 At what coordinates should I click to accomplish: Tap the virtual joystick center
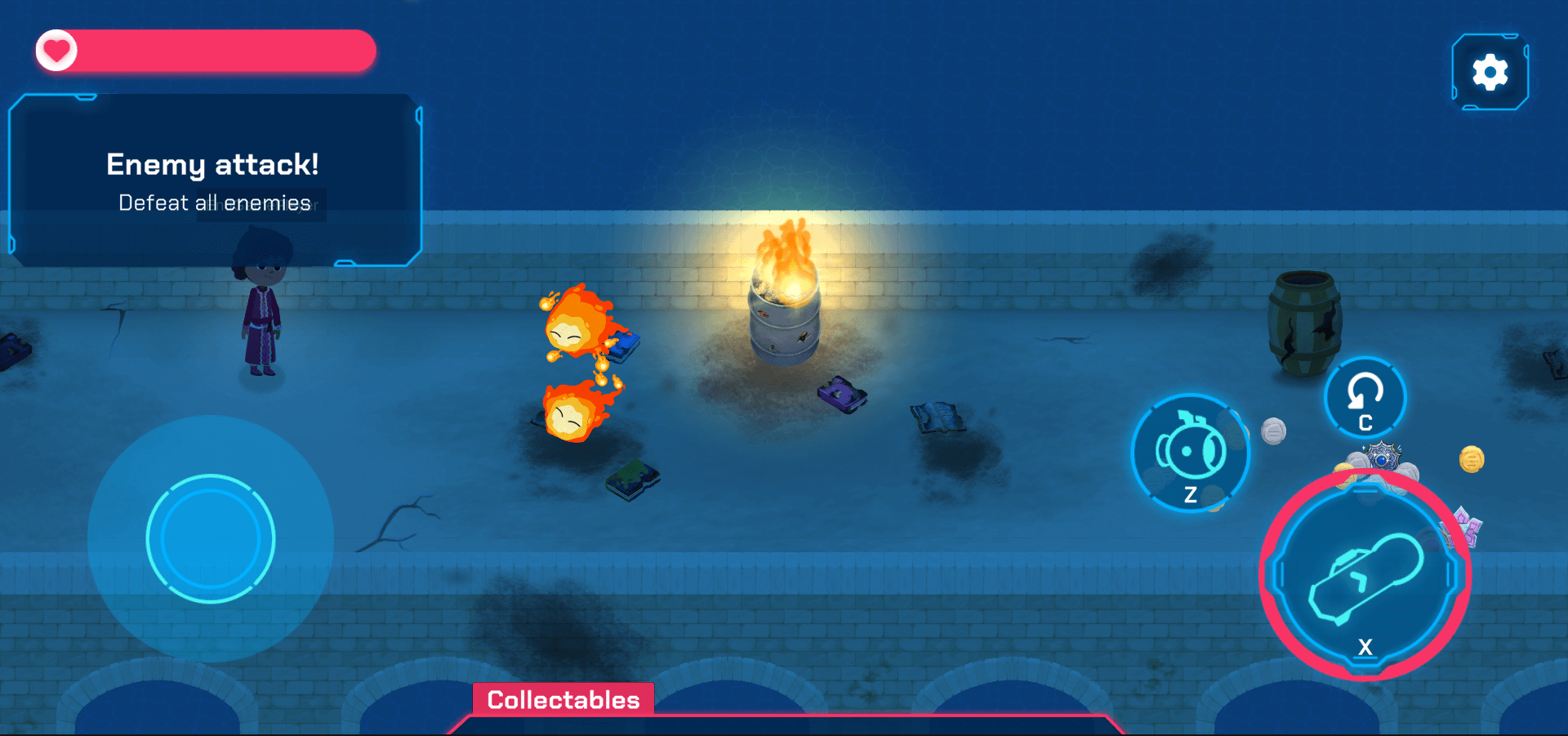211,539
